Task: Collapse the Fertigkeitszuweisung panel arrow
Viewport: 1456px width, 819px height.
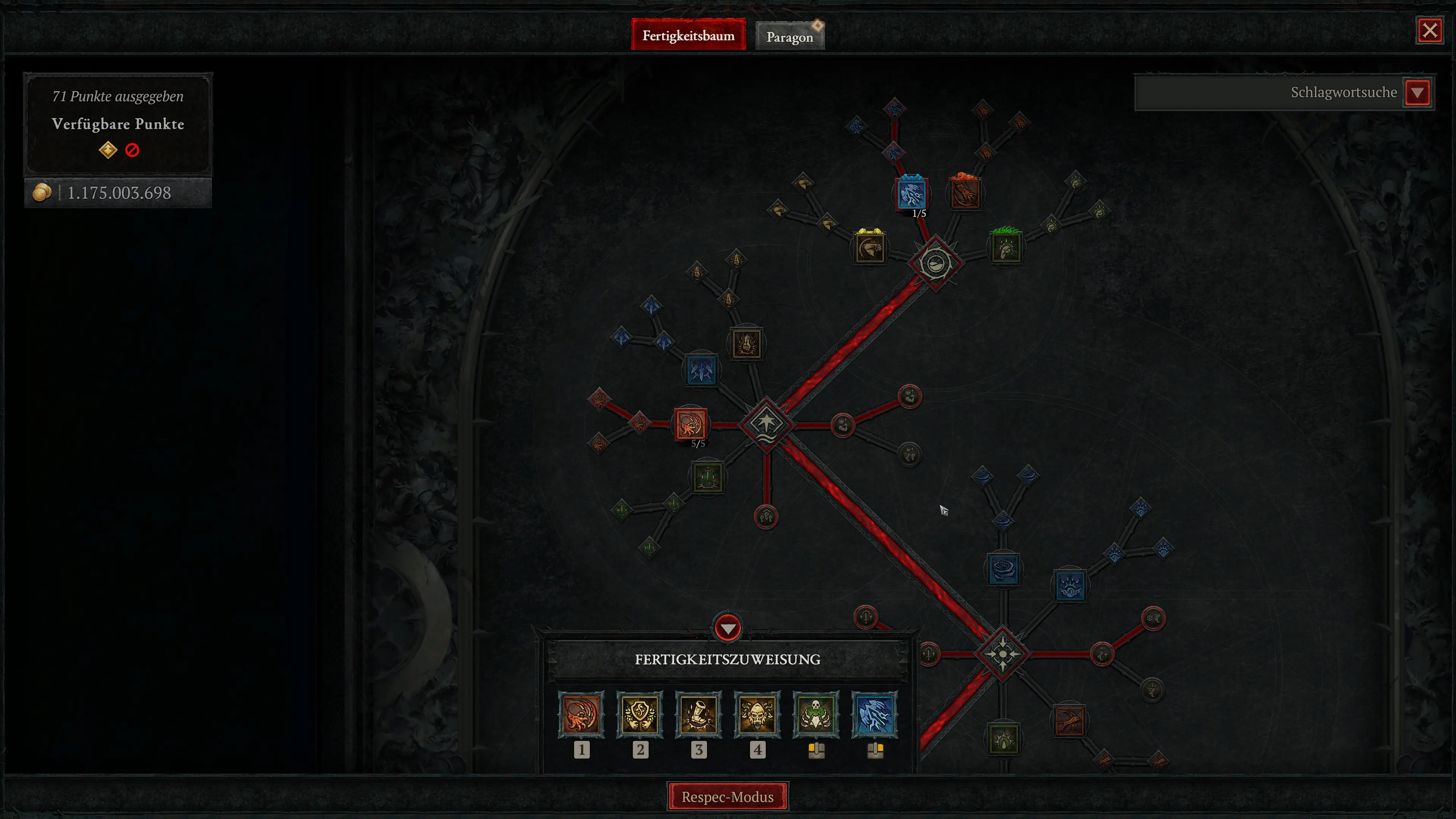Action: 728,628
